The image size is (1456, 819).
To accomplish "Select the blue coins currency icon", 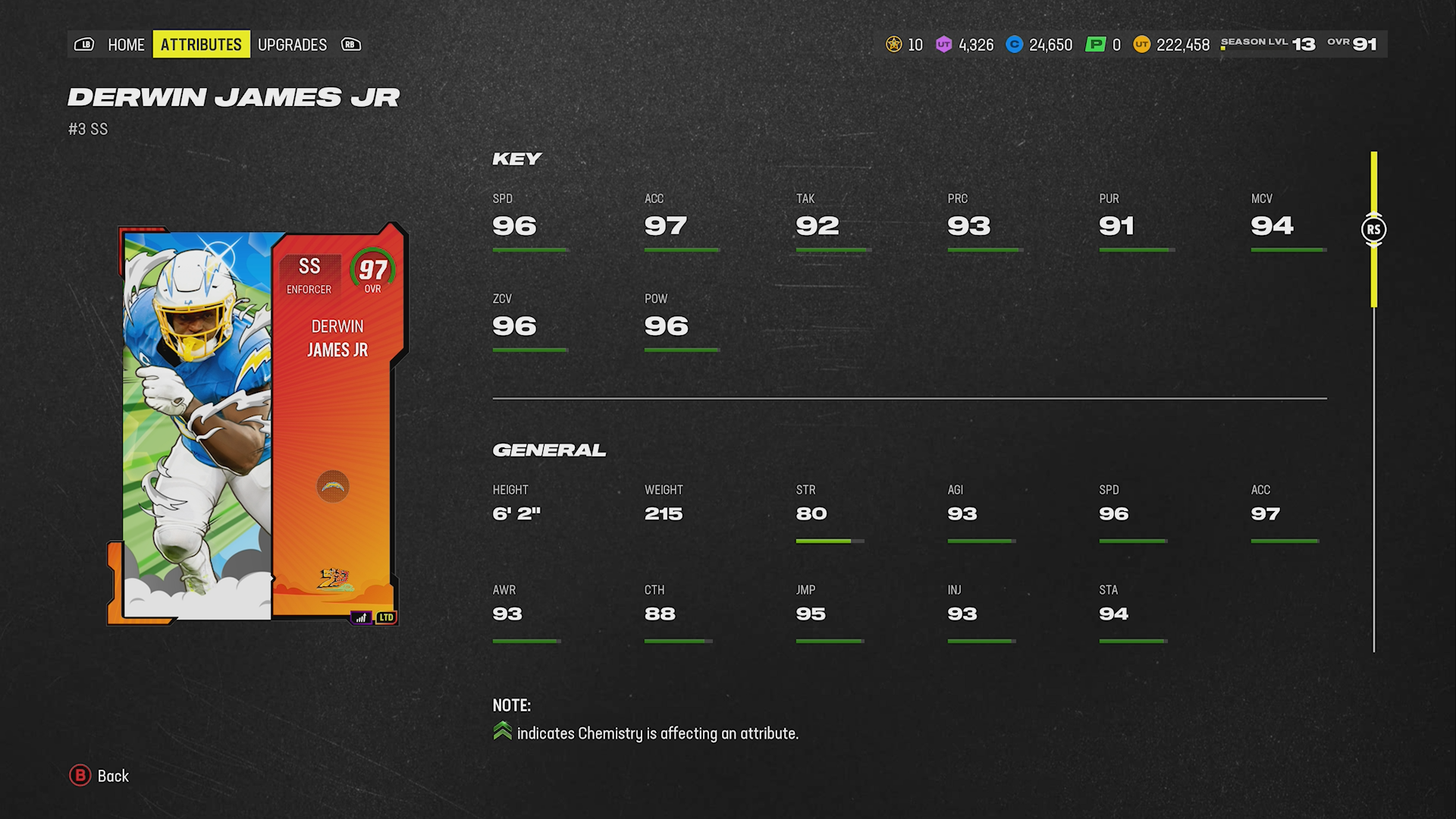I will [x=1014, y=45].
